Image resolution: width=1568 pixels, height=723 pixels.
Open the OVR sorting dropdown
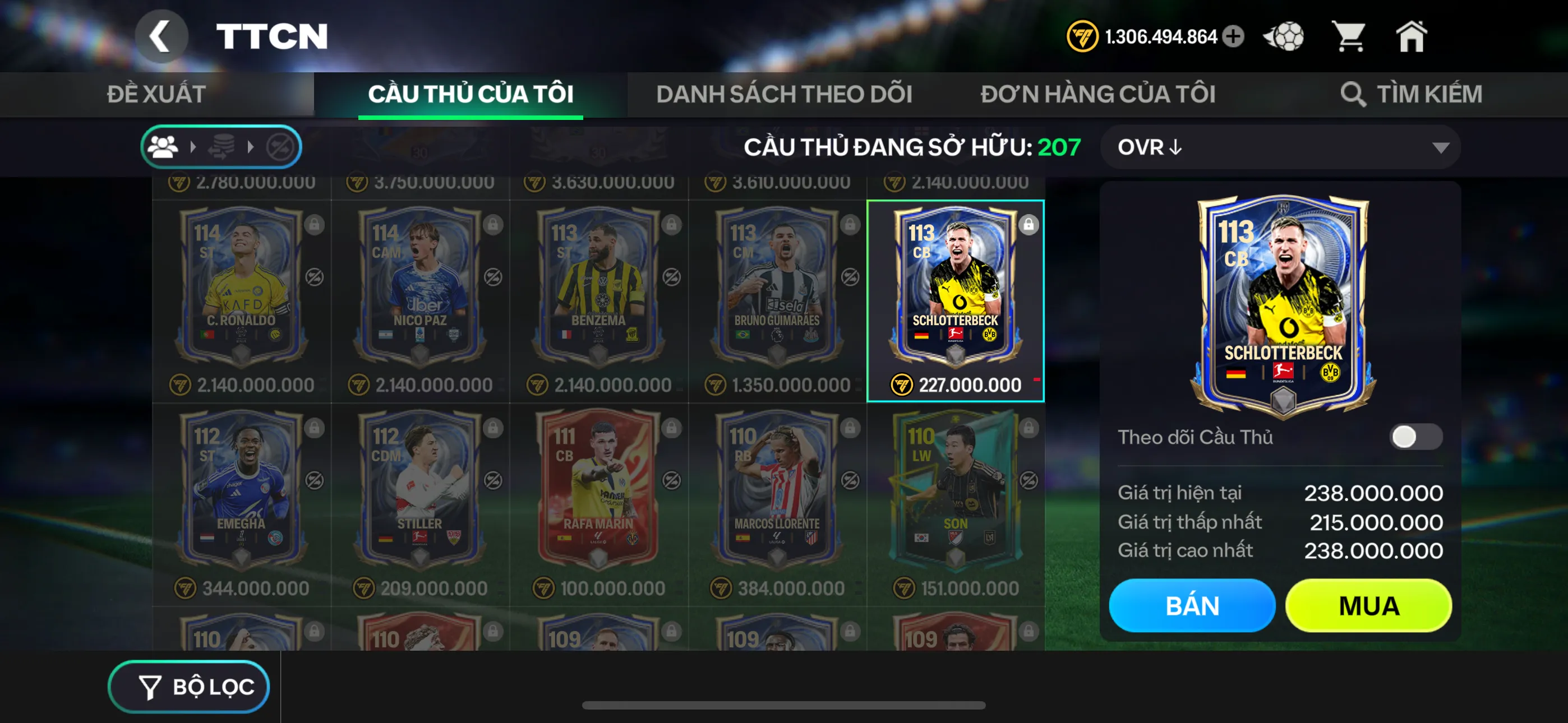1278,147
